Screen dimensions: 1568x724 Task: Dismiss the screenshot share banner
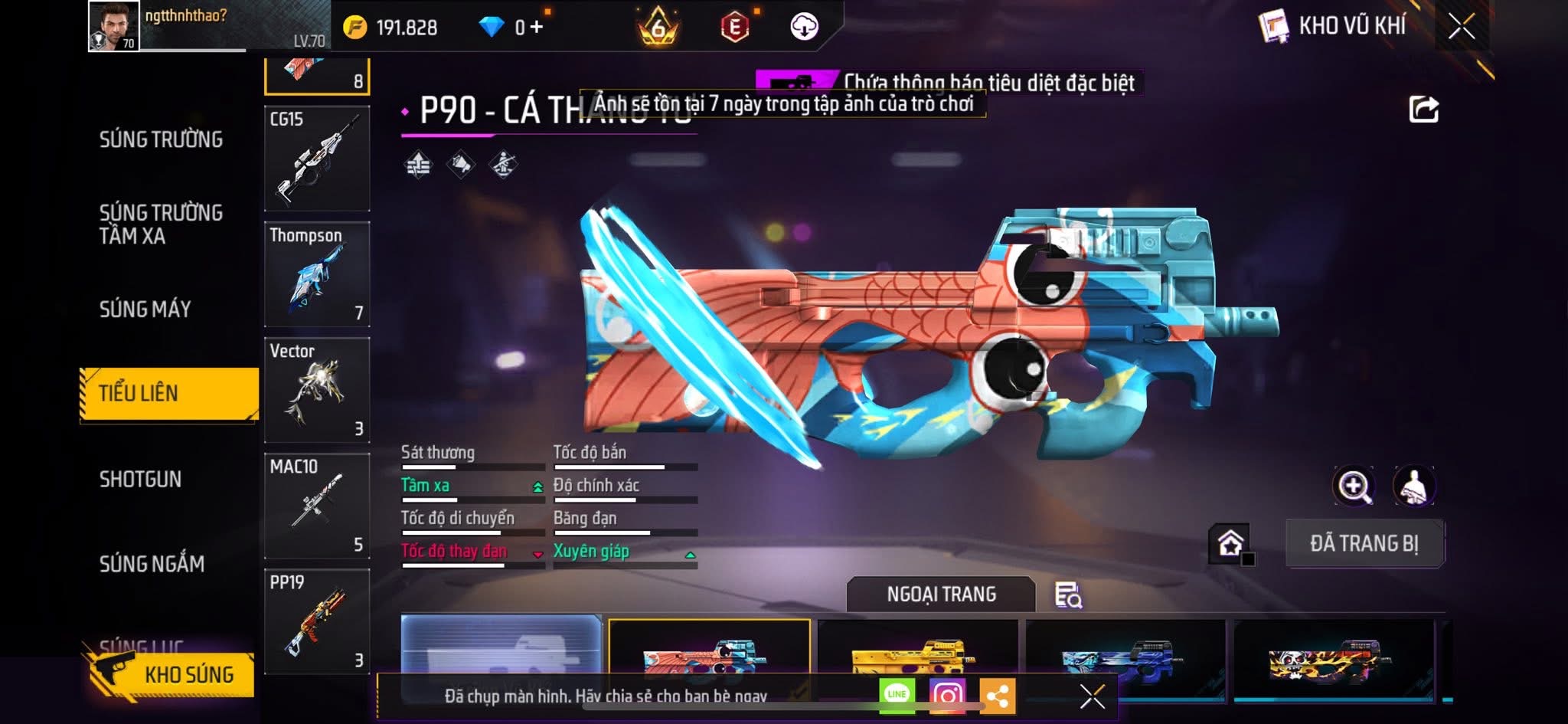tap(1092, 696)
